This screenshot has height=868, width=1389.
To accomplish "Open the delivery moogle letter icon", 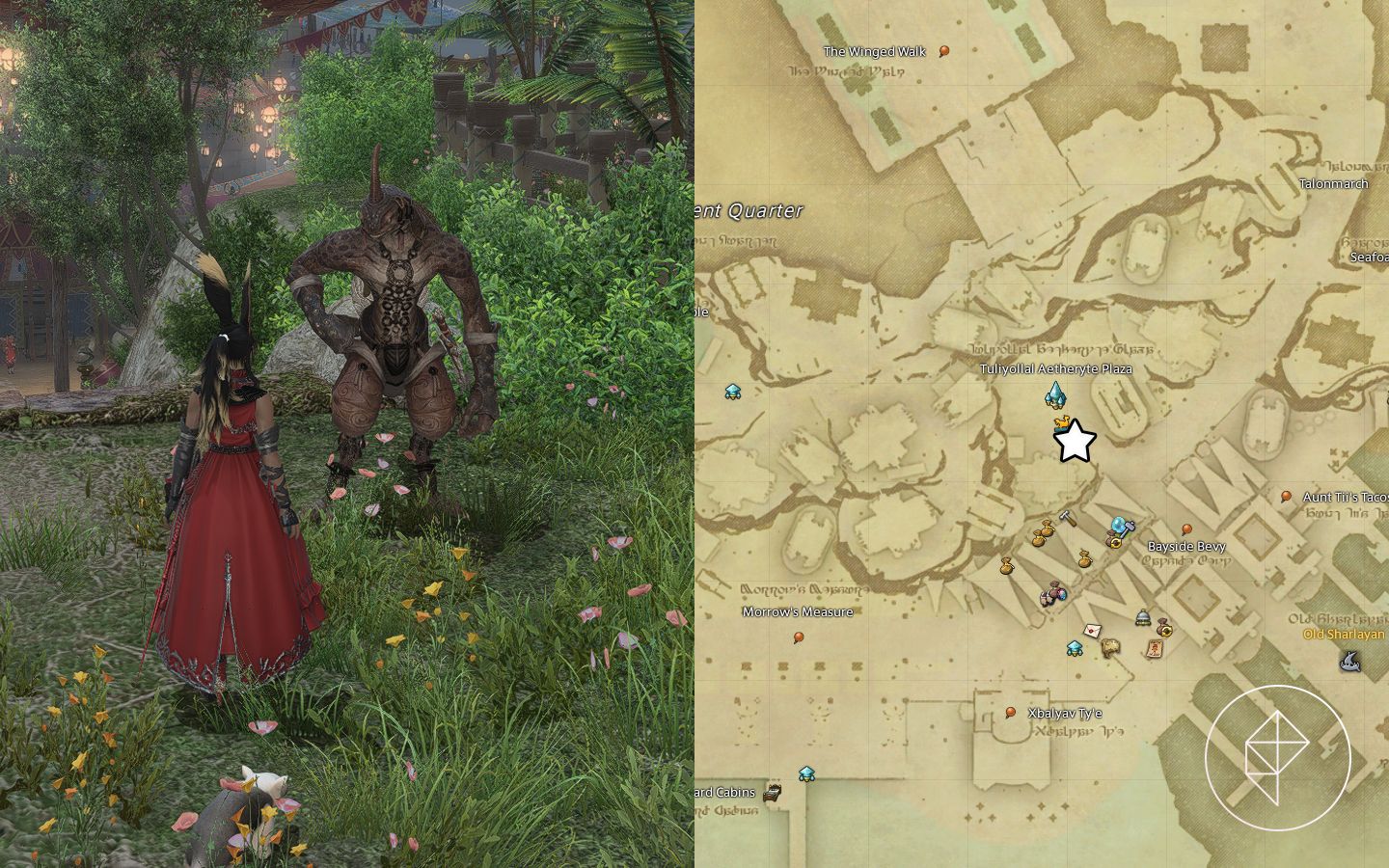I will 1092,631.
